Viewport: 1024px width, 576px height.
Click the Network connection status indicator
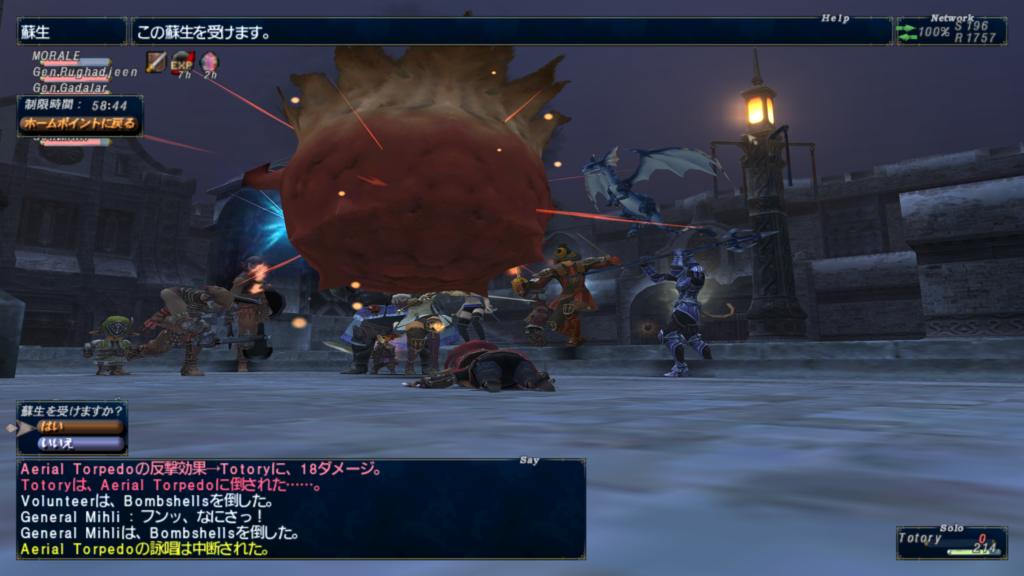950,32
